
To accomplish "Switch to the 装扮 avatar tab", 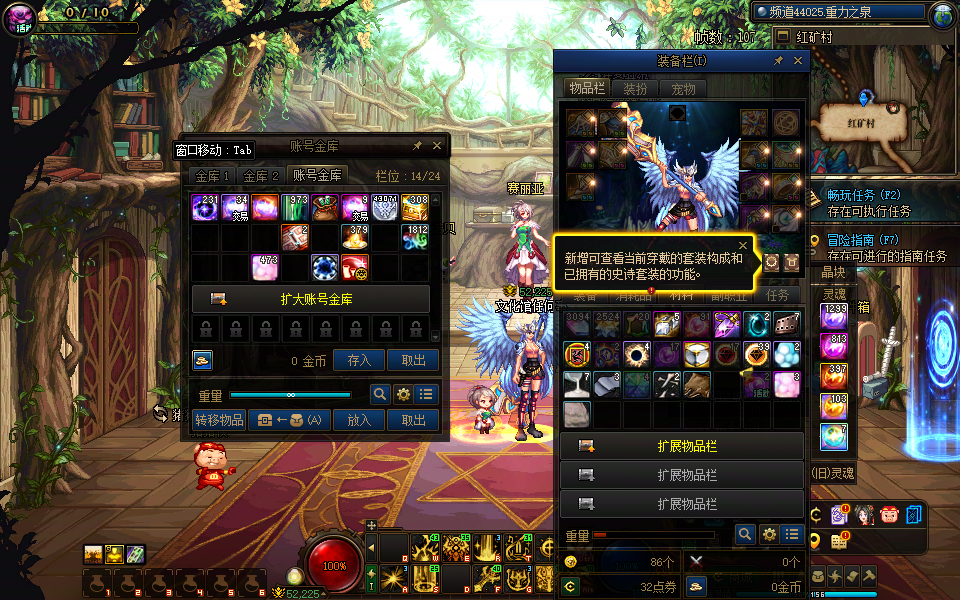I will tap(635, 88).
